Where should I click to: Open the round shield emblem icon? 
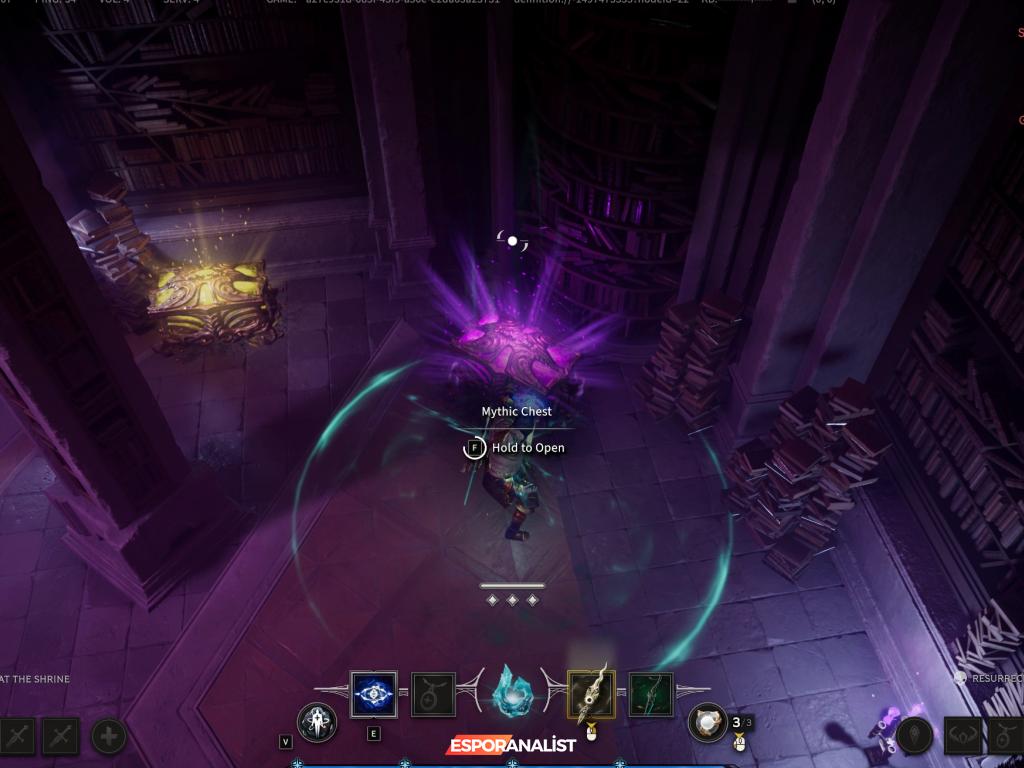pos(913,737)
